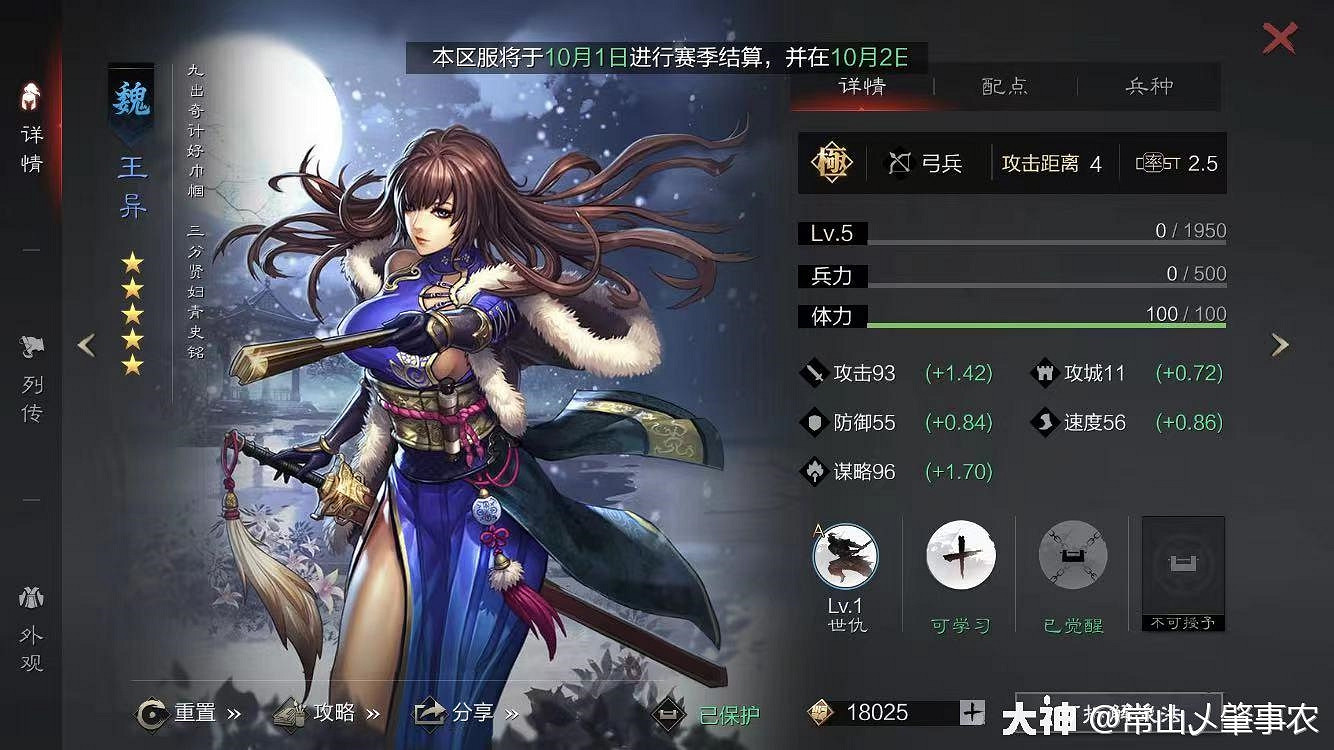Screen dimensions: 1334x750
Task: Expand next character with right arrow
Action: [1281, 344]
